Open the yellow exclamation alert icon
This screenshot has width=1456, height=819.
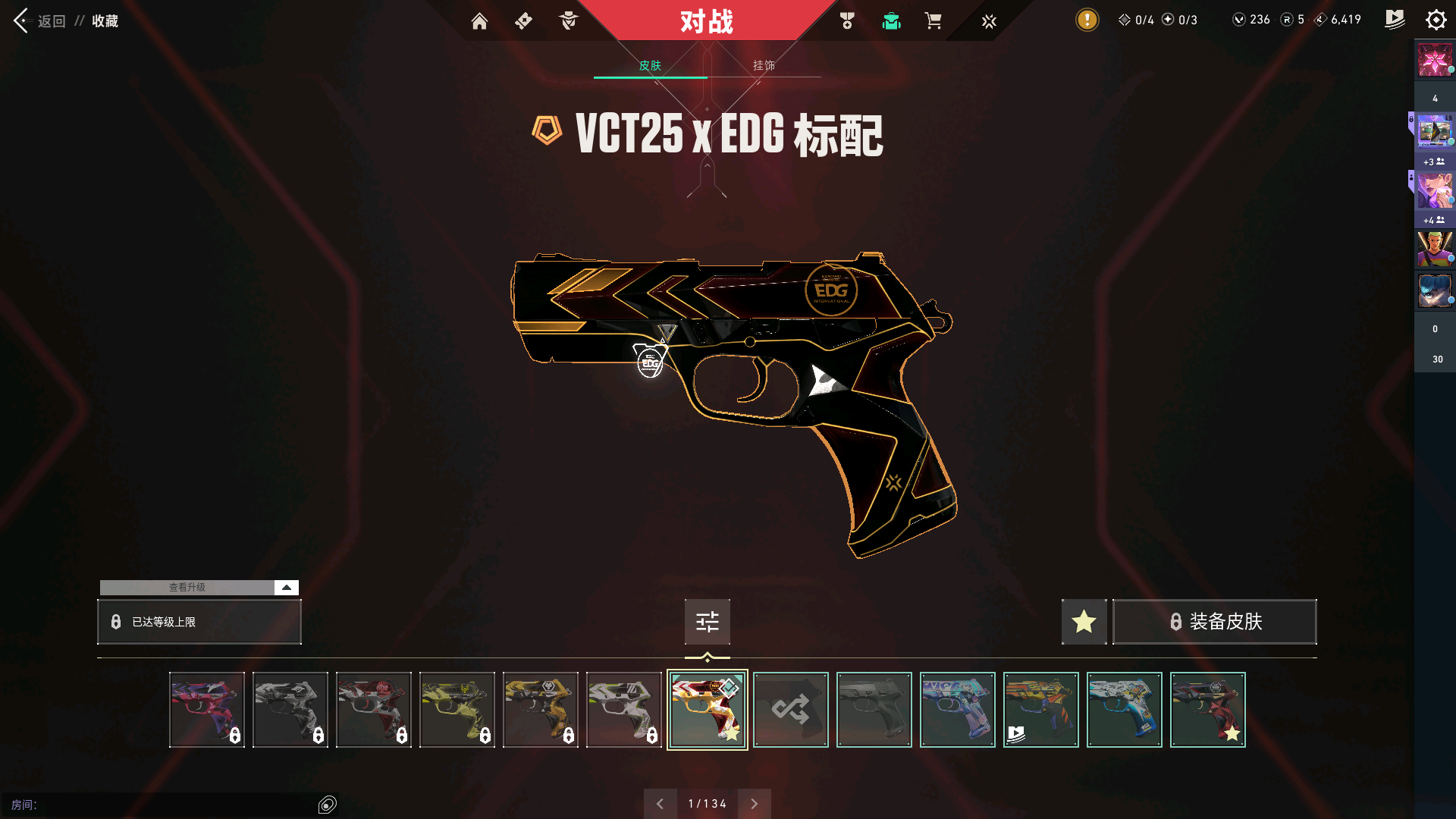1087,20
